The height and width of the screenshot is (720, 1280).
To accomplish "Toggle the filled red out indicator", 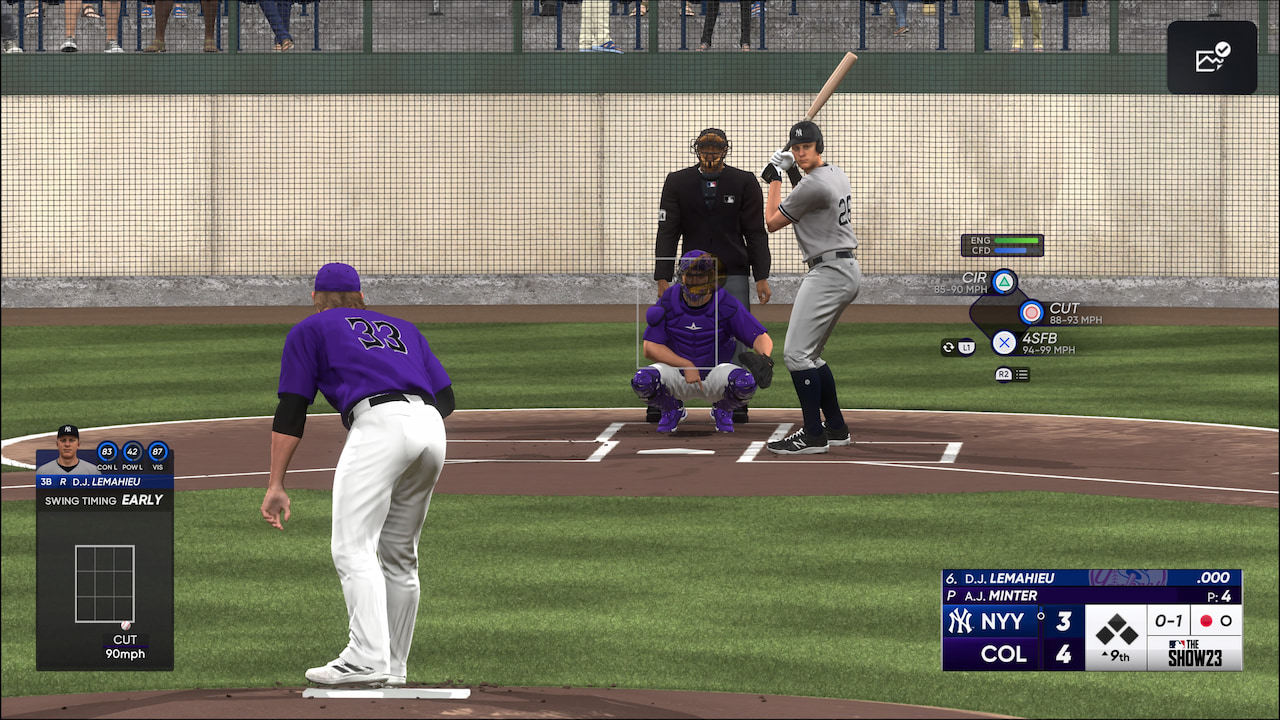I will point(1205,621).
